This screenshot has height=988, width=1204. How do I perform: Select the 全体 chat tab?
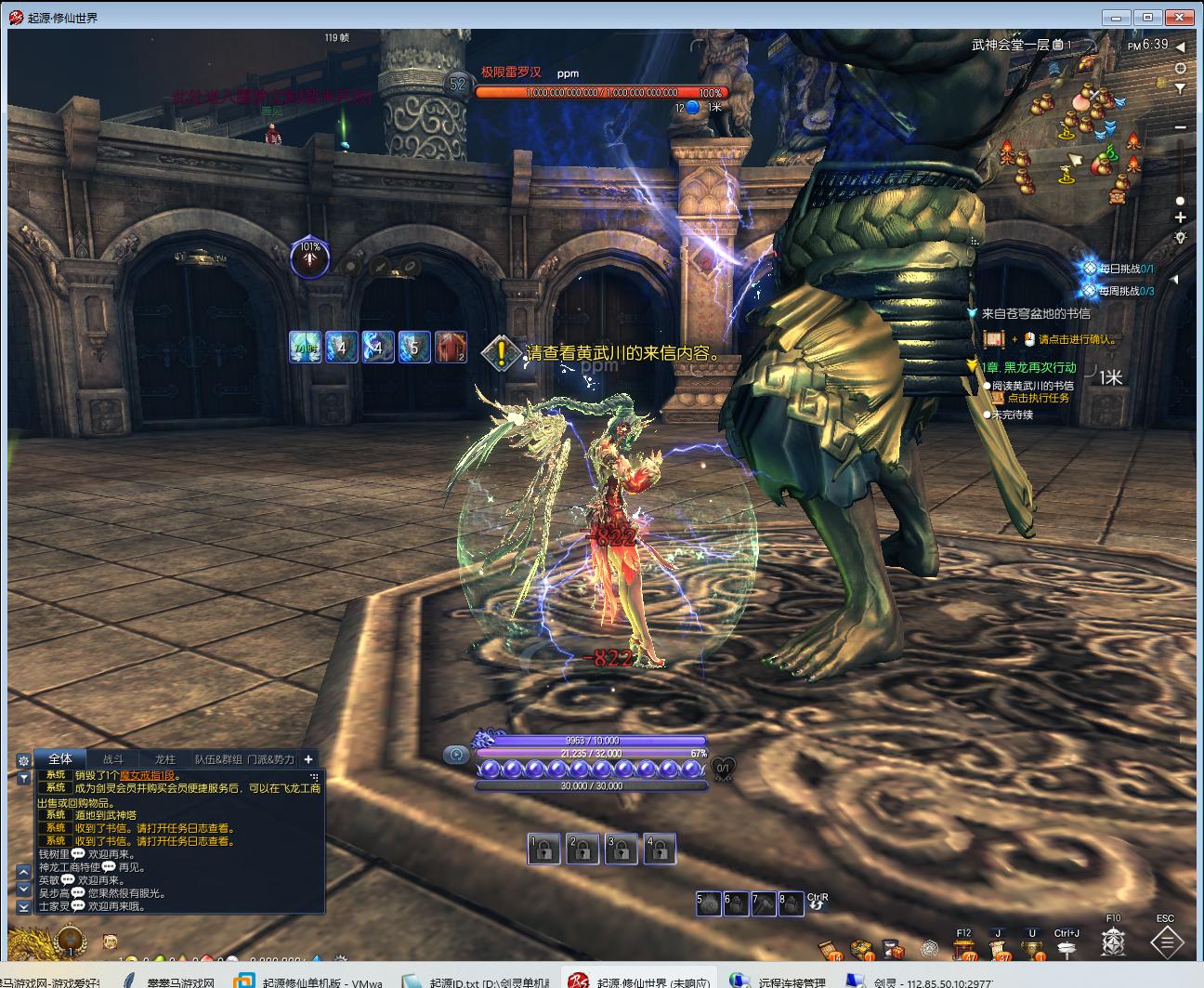click(60, 758)
